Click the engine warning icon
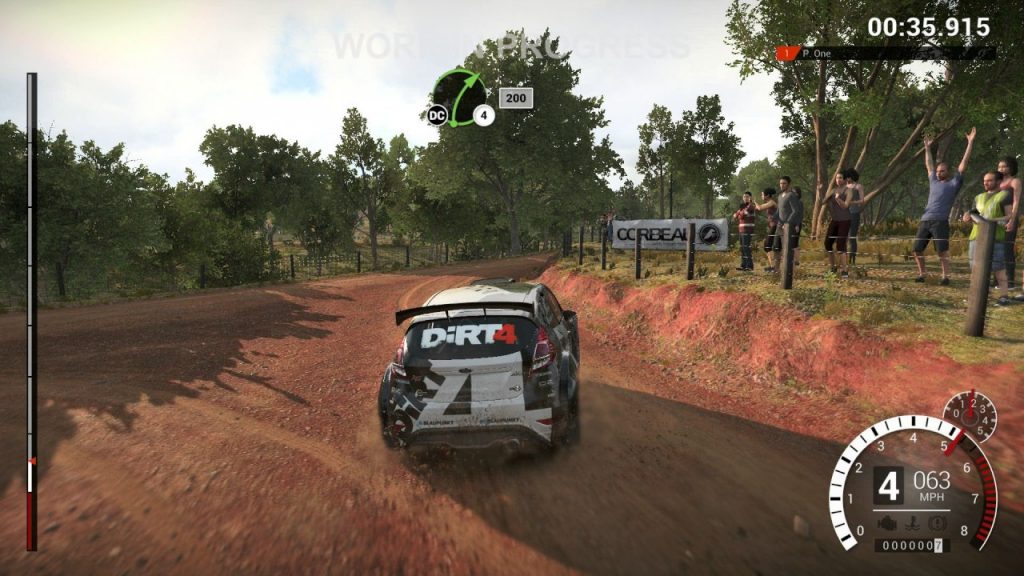Image resolution: width=1024 pixels, height=576 pixels. [x=885, y=523]
